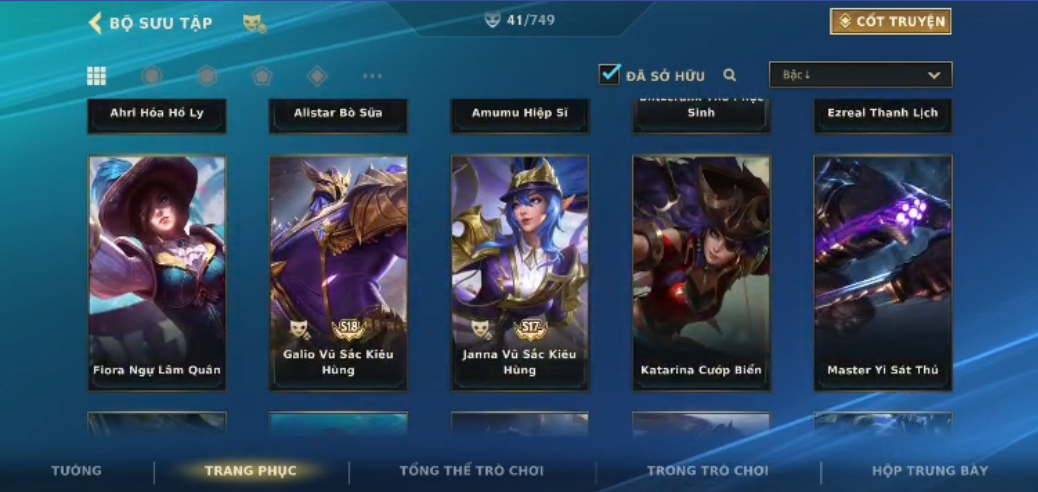The width and height of the screenshot is (1038, 492).
Task: Switch to the Trong Trò Chơi tab
Action: pyautogui.click(x=707, y=471)
